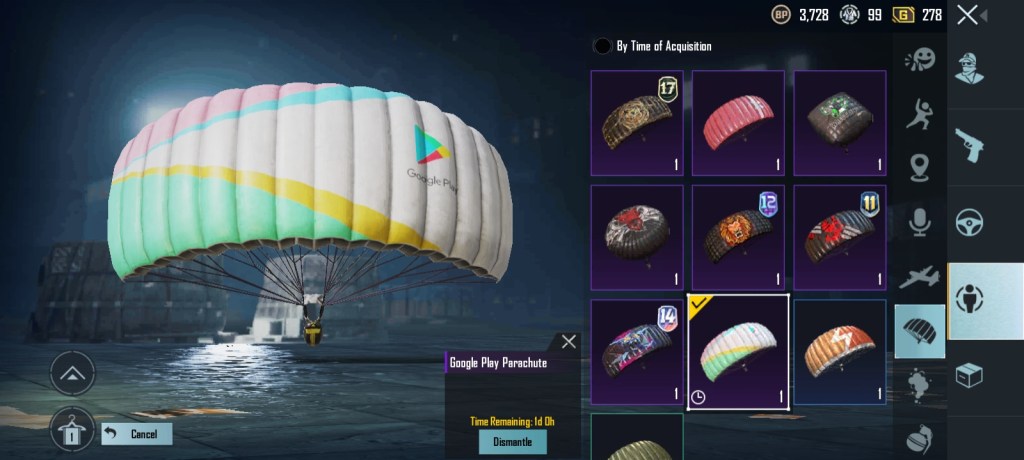The image size is (1024, 460).
Task: Pick the parachute with badge 14
Action: click(x=637, y=352)
